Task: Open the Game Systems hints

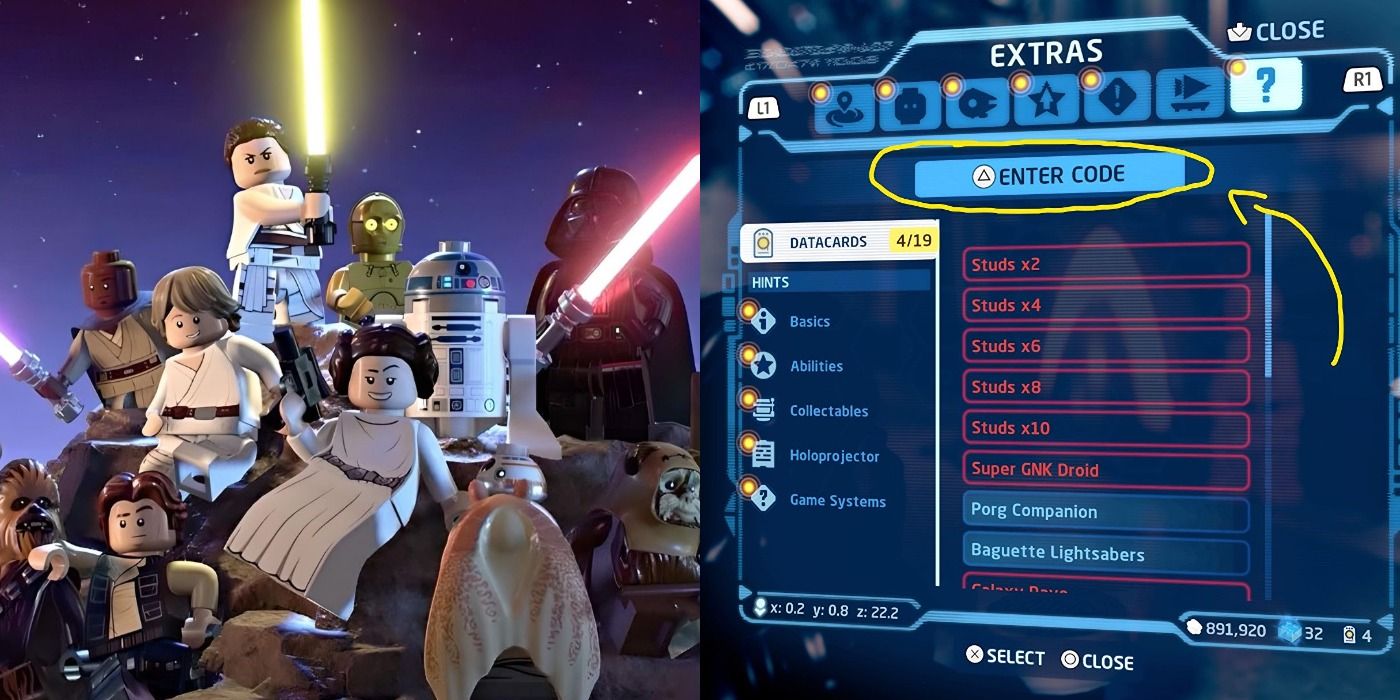Action: 837,501
